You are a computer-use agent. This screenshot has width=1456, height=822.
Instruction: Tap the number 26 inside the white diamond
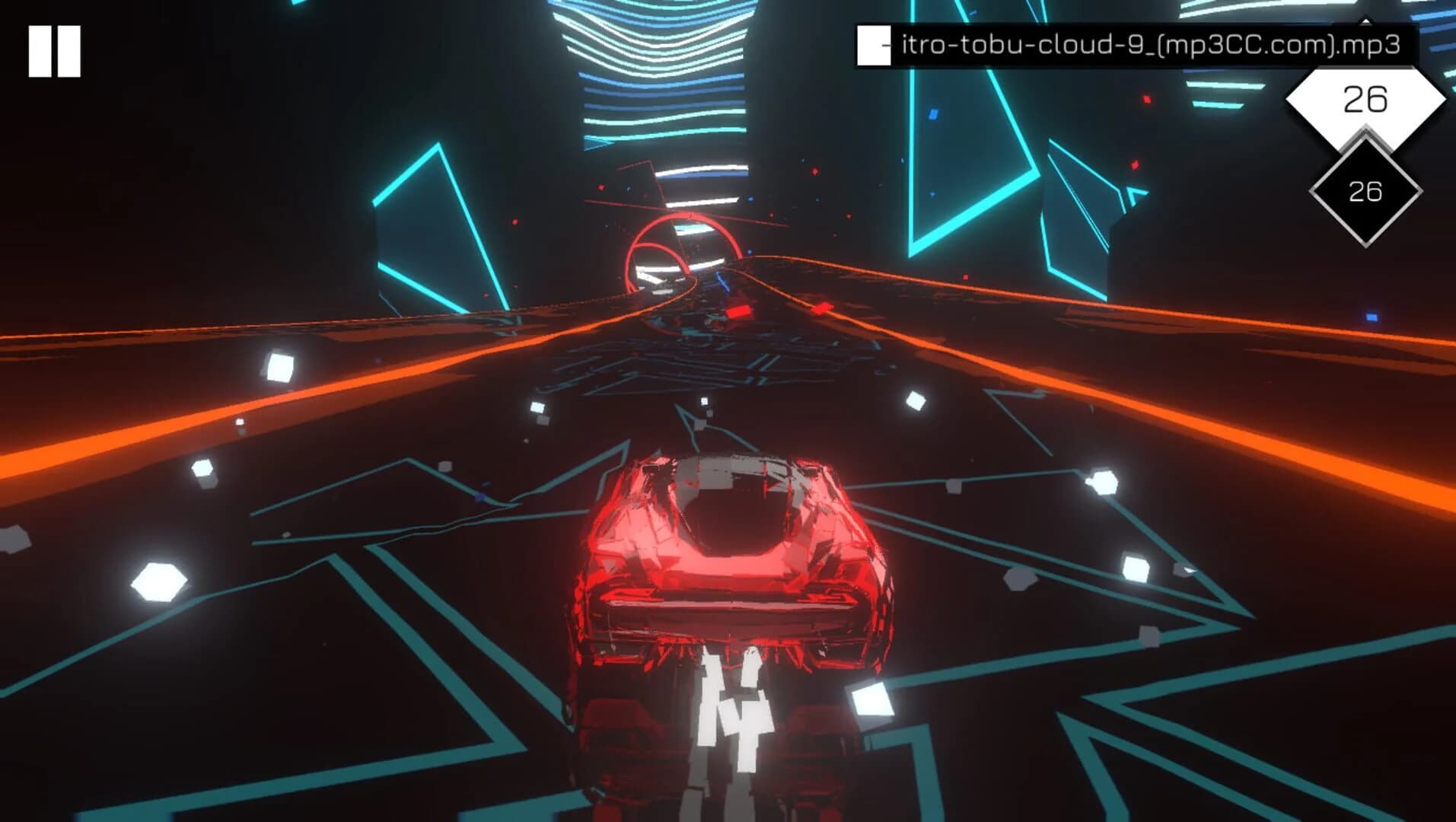(x=1365, y=97)
